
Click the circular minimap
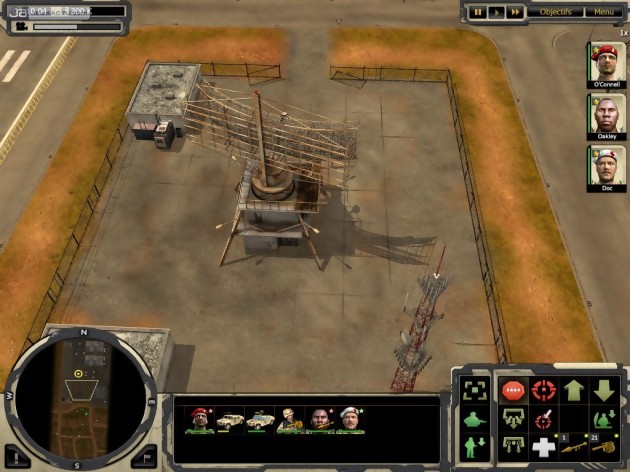79,395
